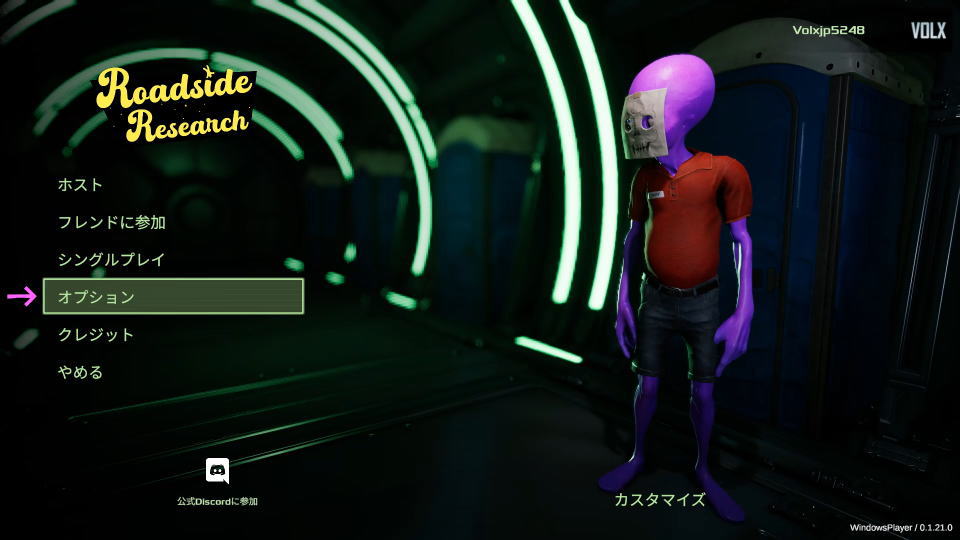Start シングルプレイ mode

112,259
